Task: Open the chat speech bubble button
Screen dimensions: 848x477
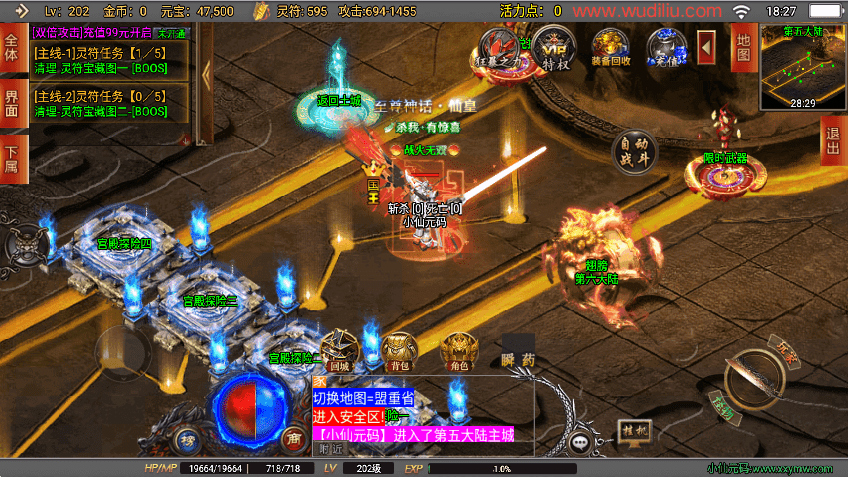Action: (x=582, y=441)
